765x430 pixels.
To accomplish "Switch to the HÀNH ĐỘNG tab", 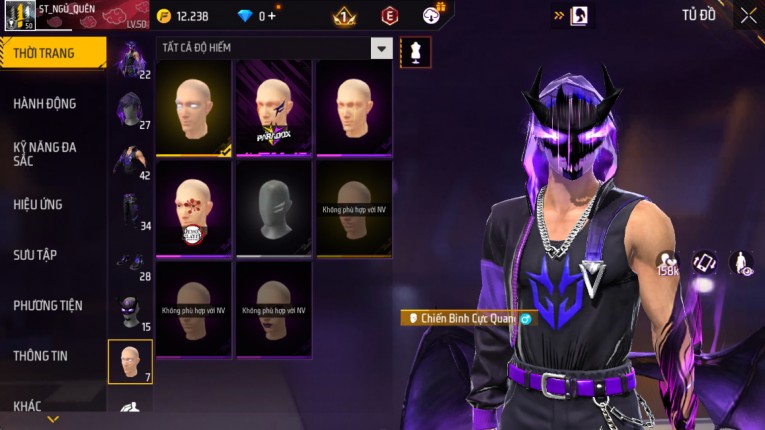I will click(45, 103).
